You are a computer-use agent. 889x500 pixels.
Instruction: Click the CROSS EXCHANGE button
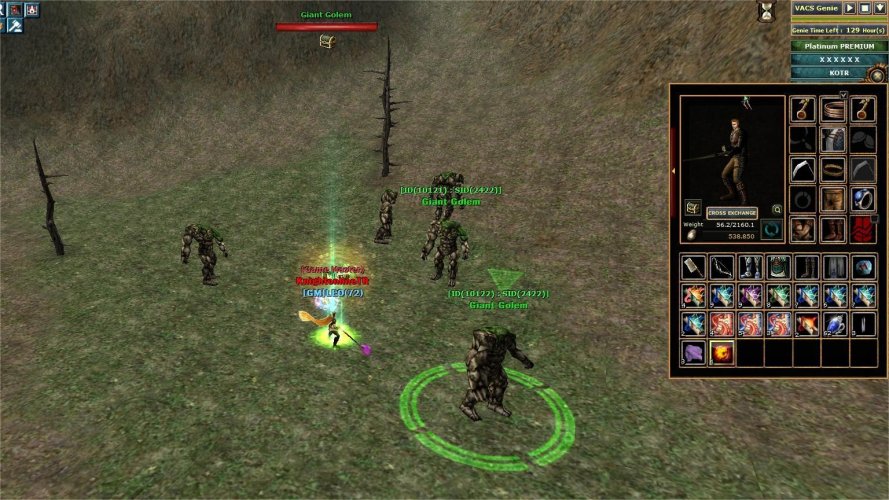pos(732,213)
